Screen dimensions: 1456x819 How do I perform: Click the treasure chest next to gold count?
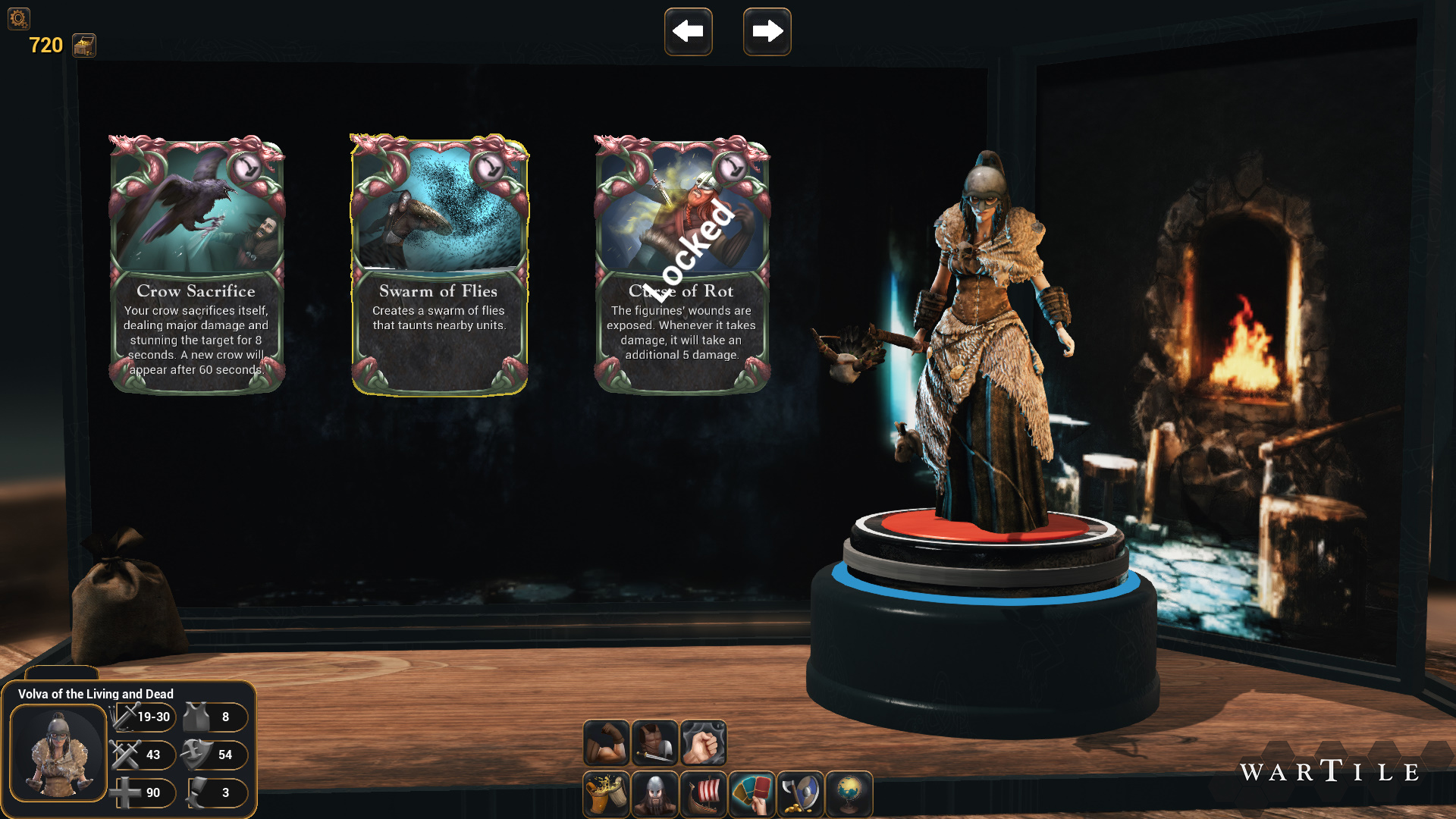click(x=83, y=45)
